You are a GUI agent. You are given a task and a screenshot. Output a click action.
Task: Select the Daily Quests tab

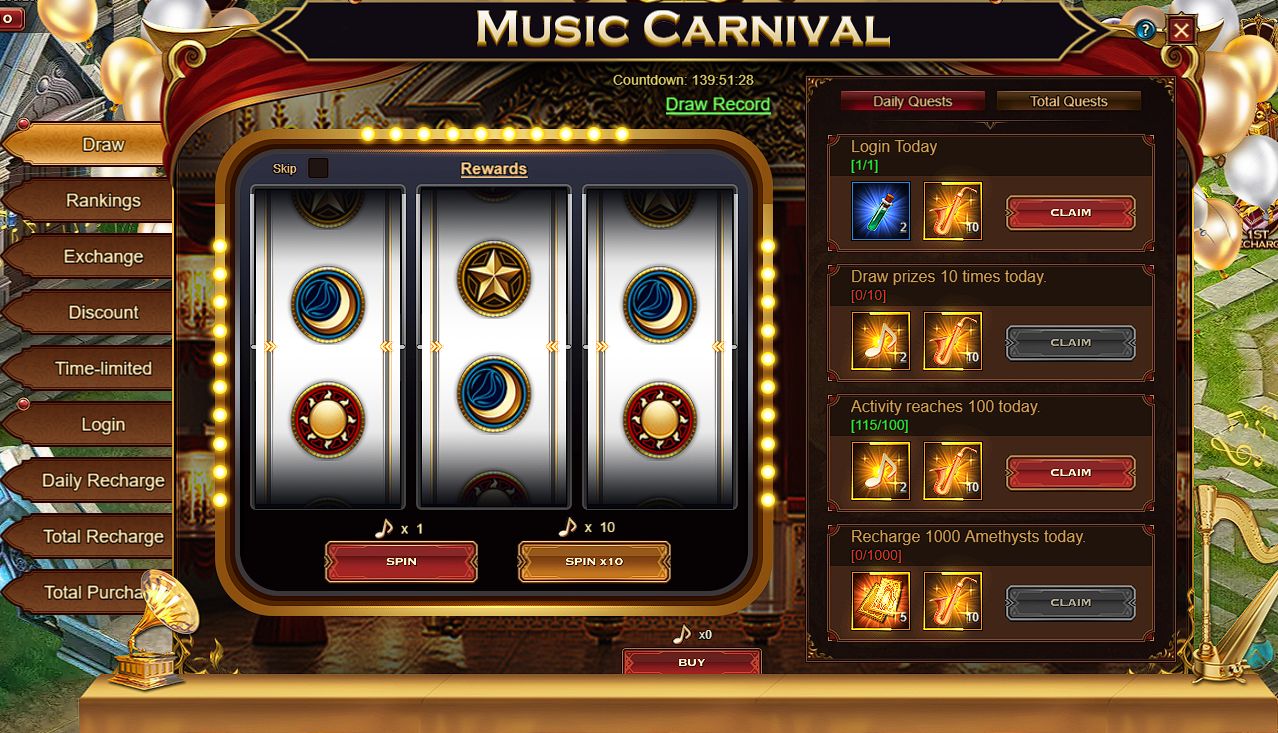click(912, 101)
